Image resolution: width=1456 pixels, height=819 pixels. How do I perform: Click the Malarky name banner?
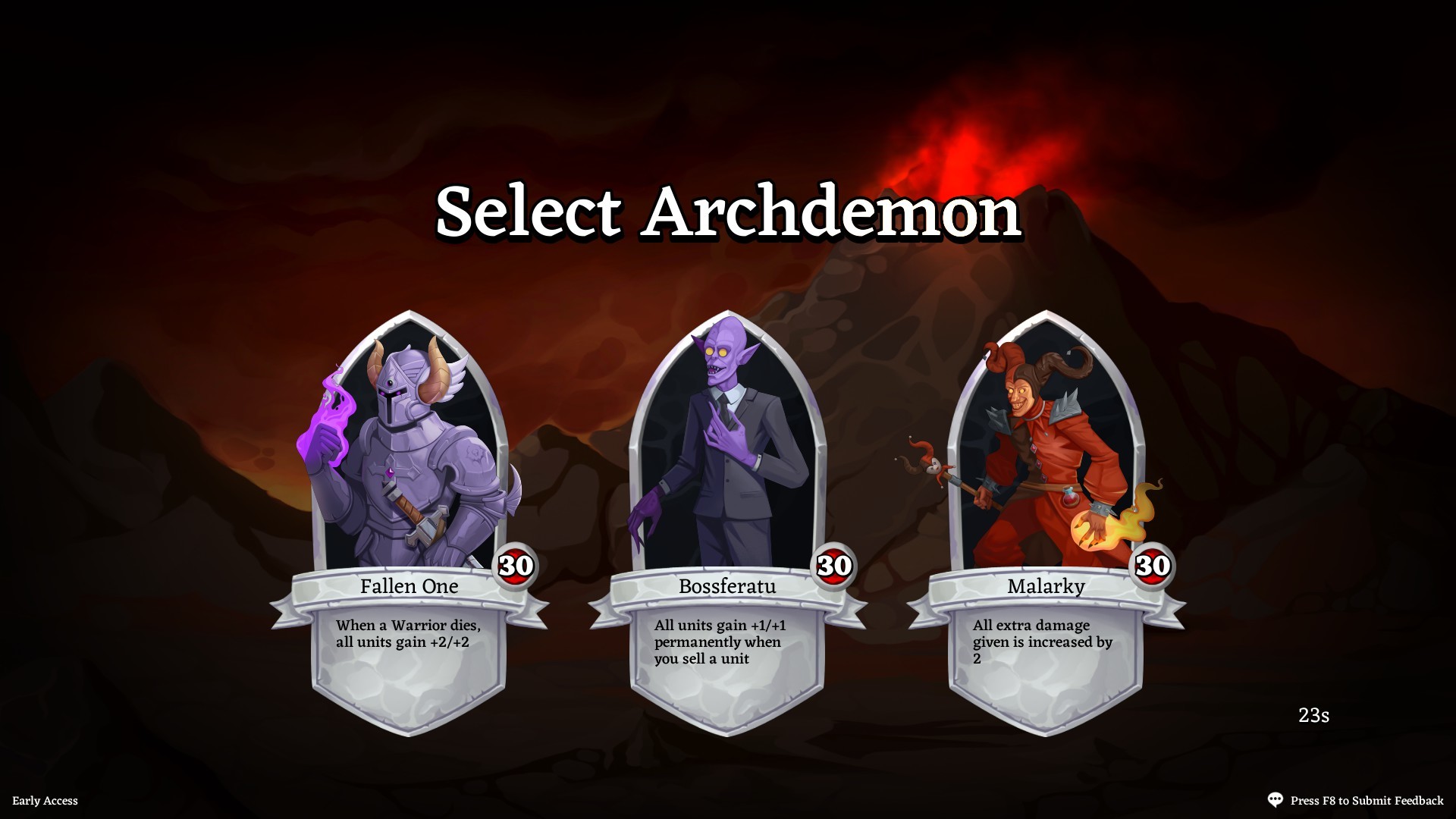coord(1045,586)
